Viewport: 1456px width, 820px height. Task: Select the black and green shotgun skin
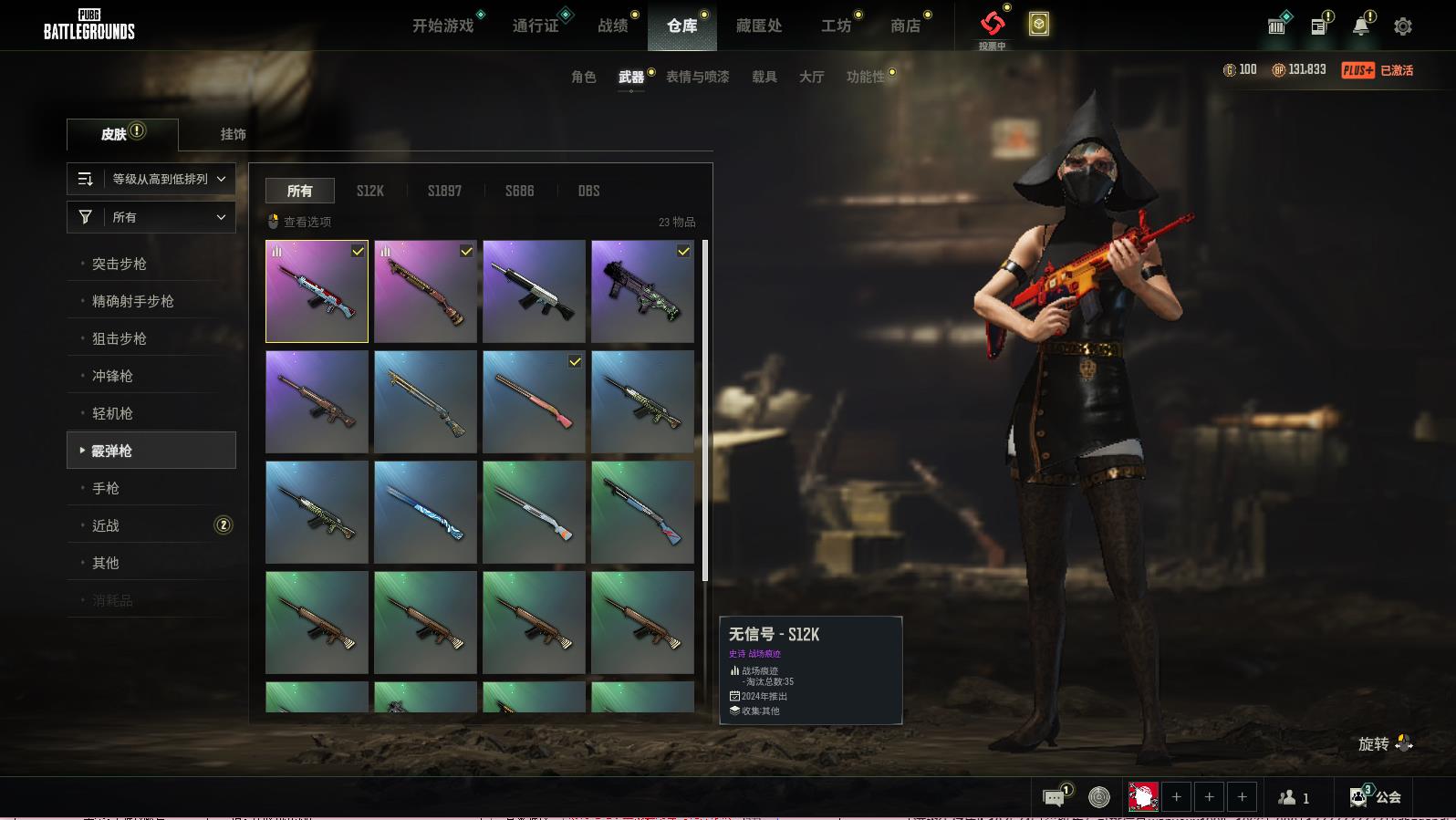(x=642, y=291)
